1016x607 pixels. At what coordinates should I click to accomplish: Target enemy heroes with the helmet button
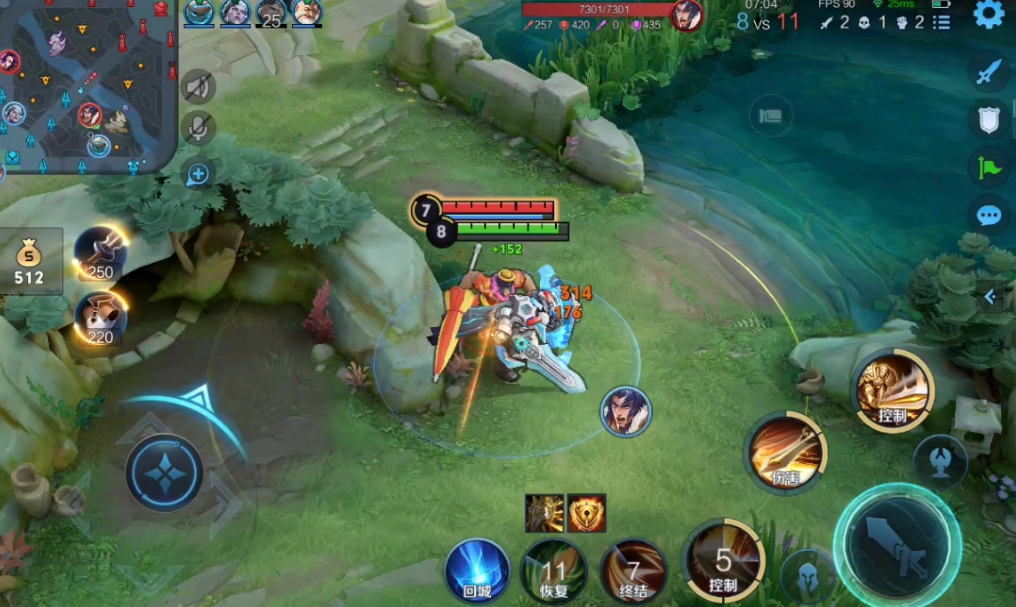[x=807, y=577]
